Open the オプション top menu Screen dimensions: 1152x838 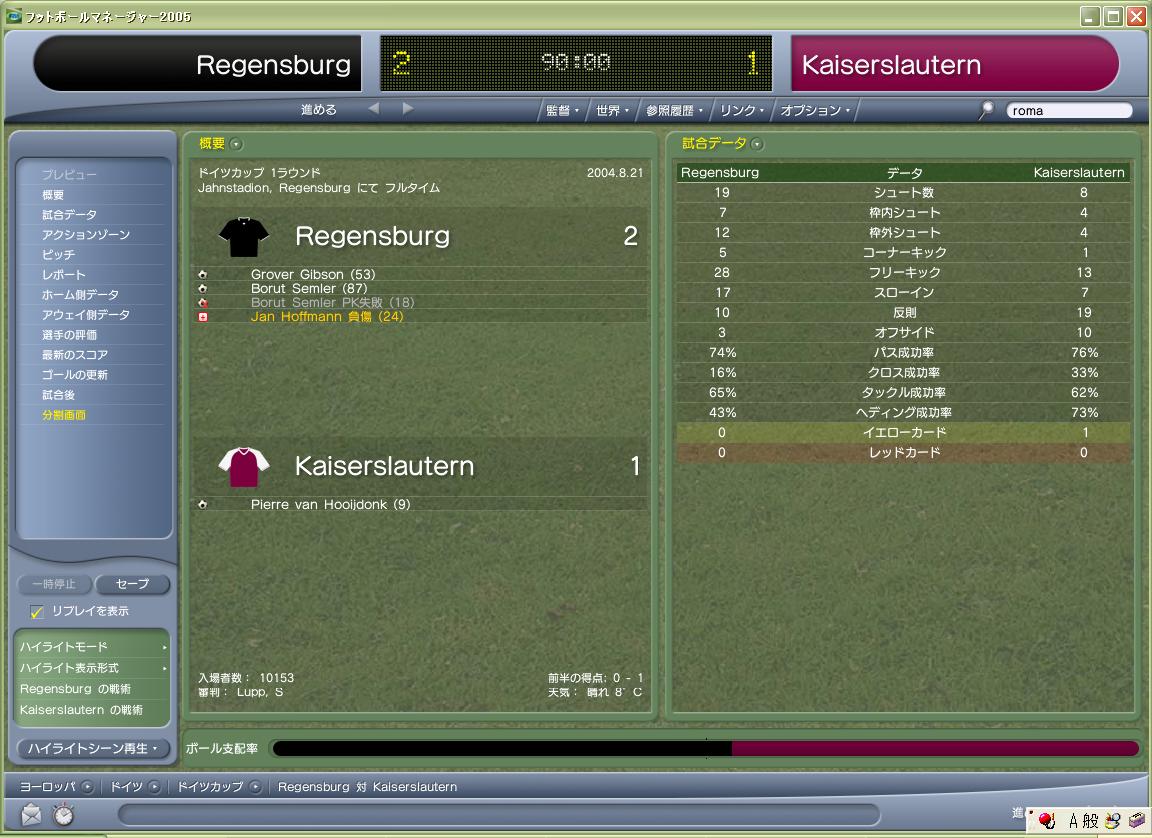coord(815,111)
